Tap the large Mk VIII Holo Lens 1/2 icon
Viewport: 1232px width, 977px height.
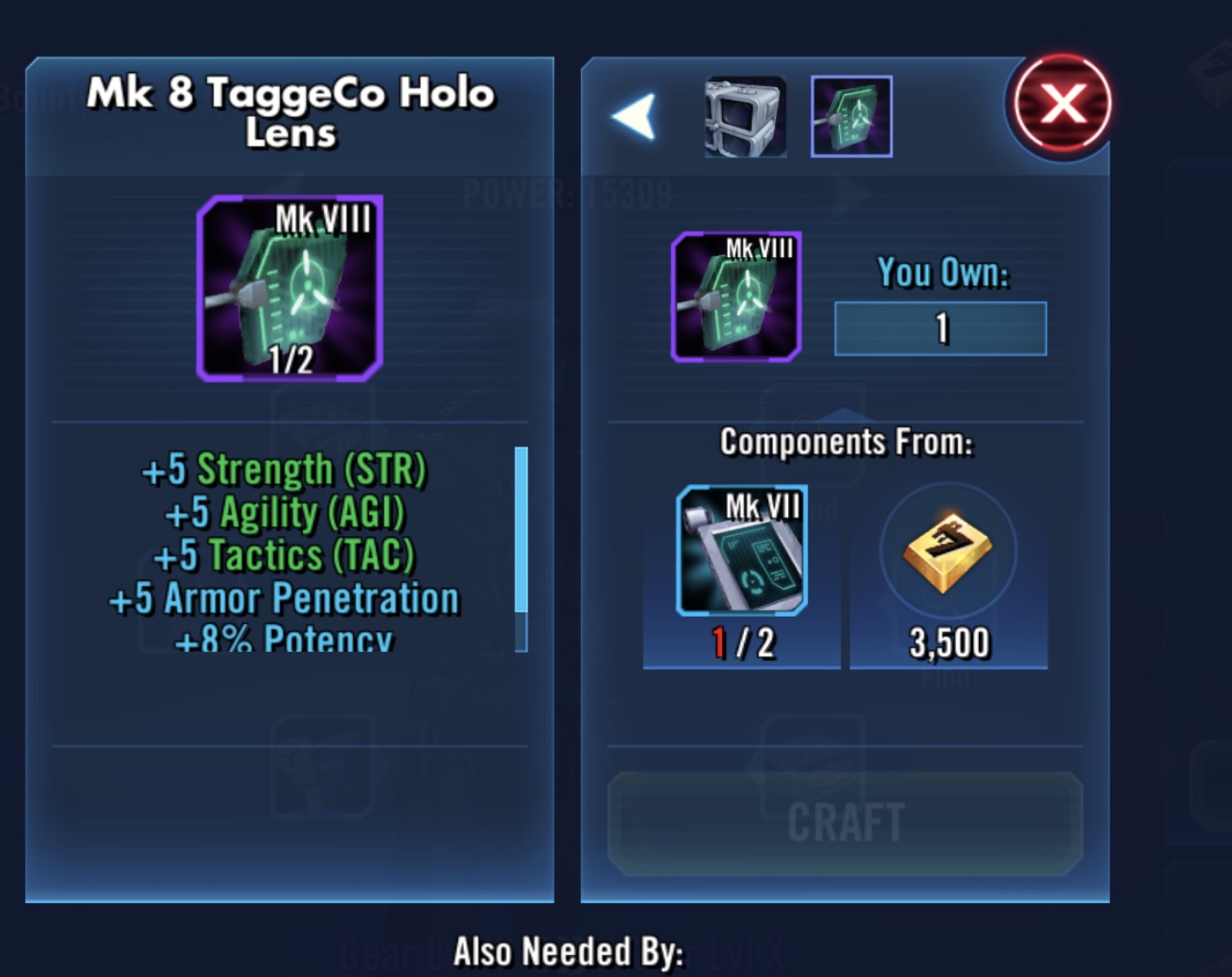(x=290, y=289)
